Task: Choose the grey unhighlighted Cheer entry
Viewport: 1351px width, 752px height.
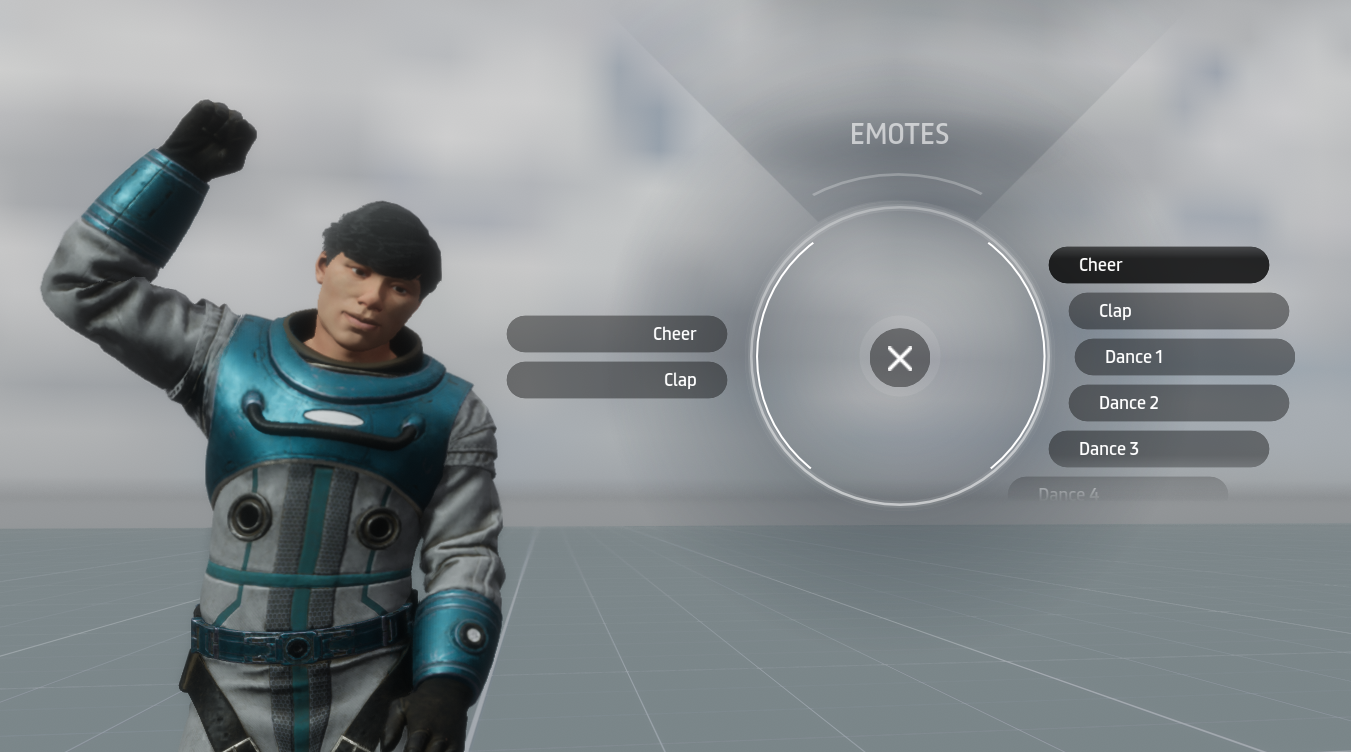Action: (x=616, y=334)
